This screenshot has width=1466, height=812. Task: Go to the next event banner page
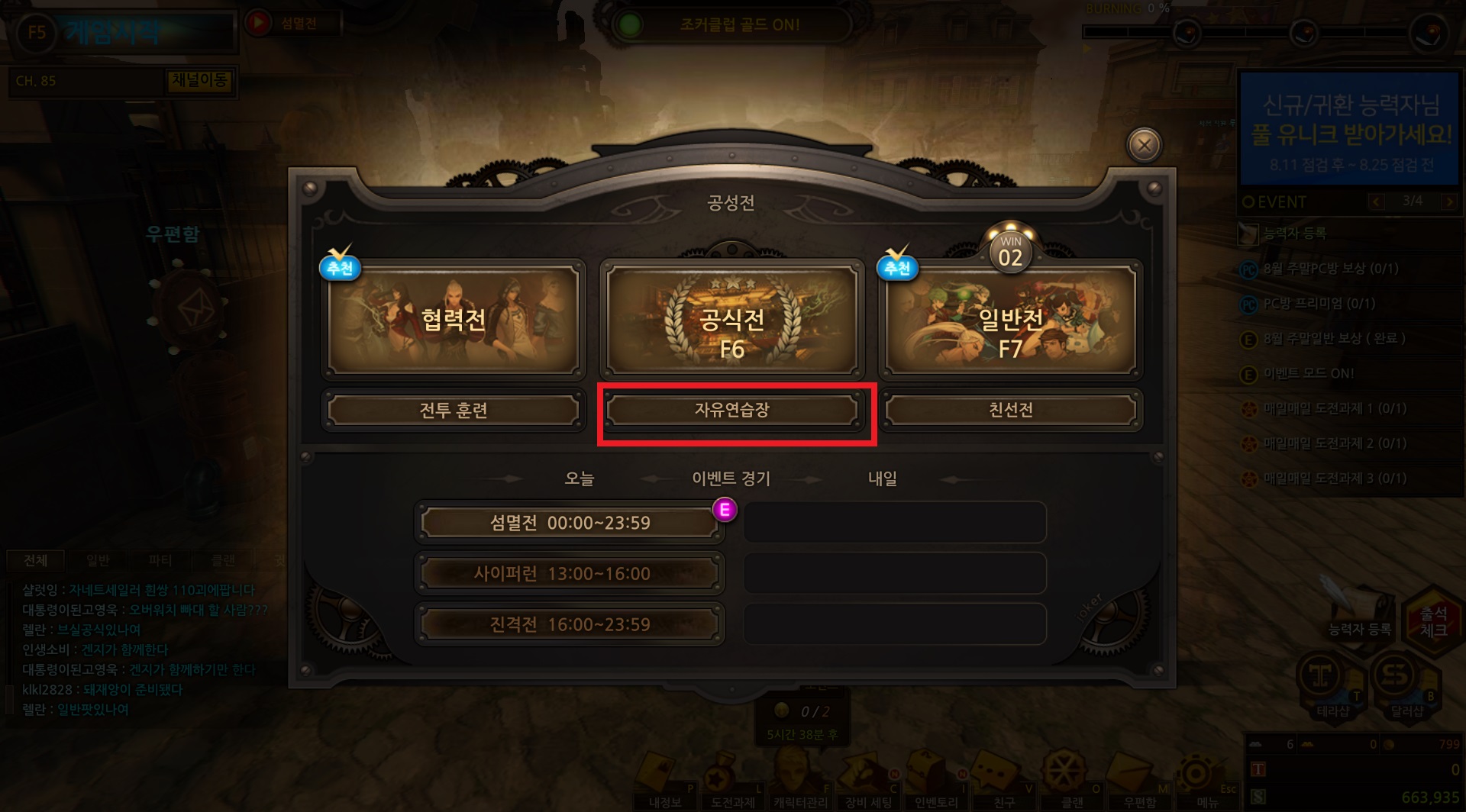[x=1448, y=201]
